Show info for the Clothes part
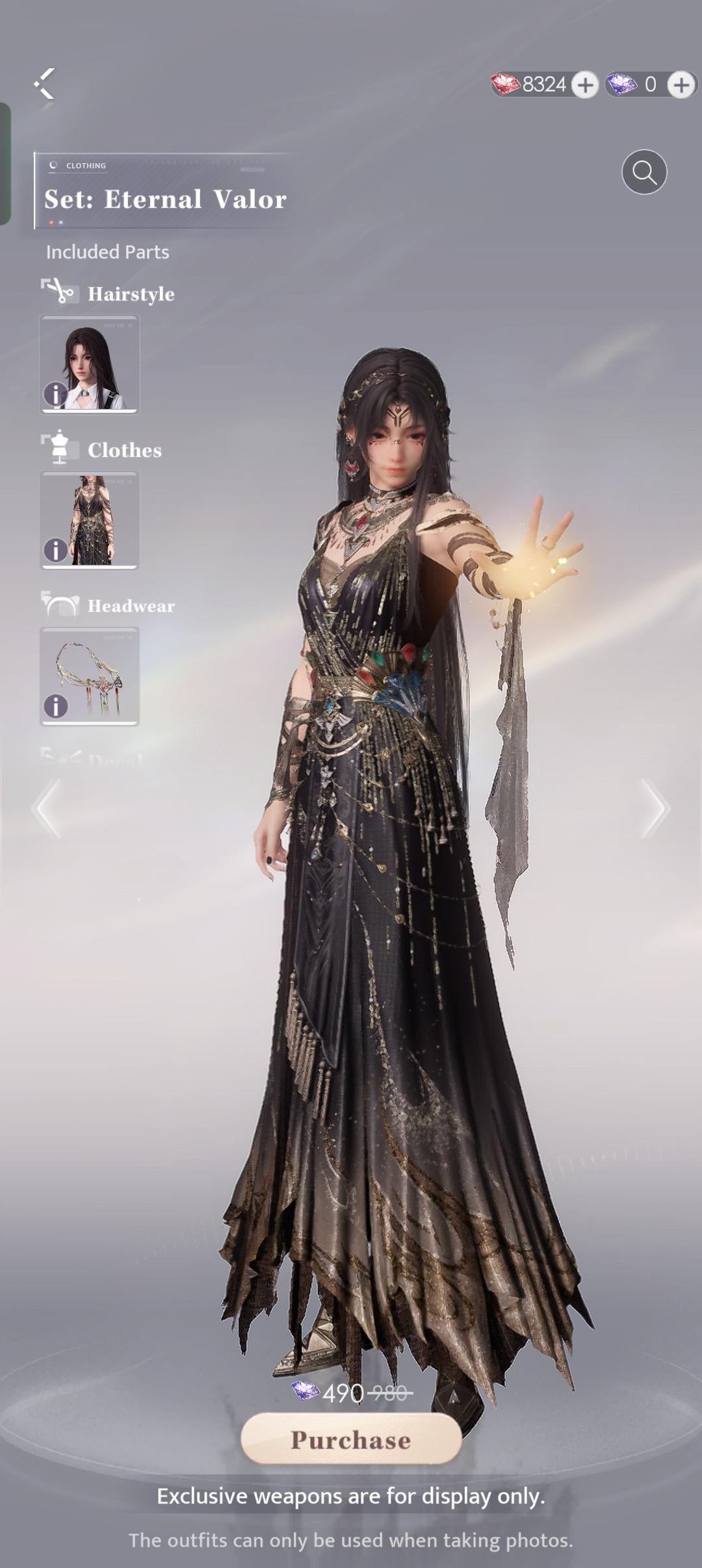Image resolution: width=702 pixels, height=1568 pixels. [x=55, y=550]
